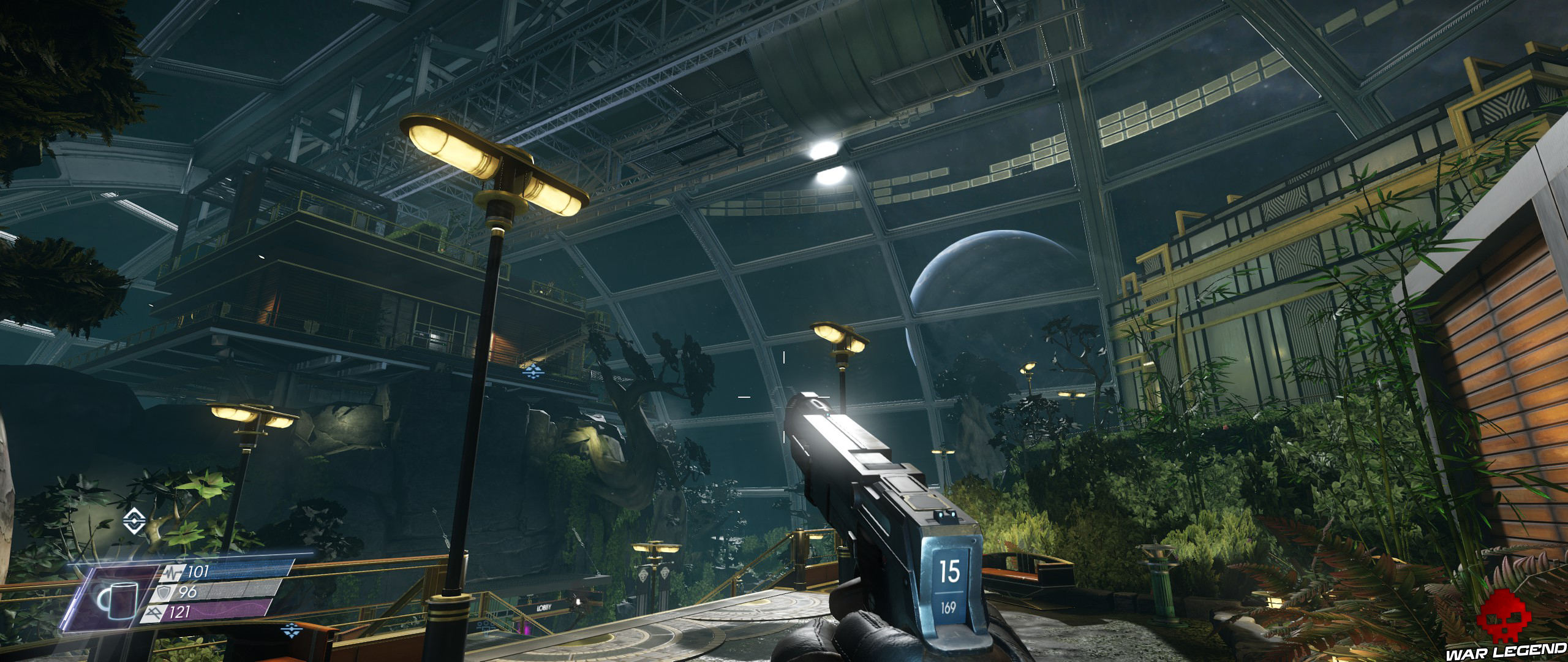Click the white diamond objective marker

(x=132, y=520)
